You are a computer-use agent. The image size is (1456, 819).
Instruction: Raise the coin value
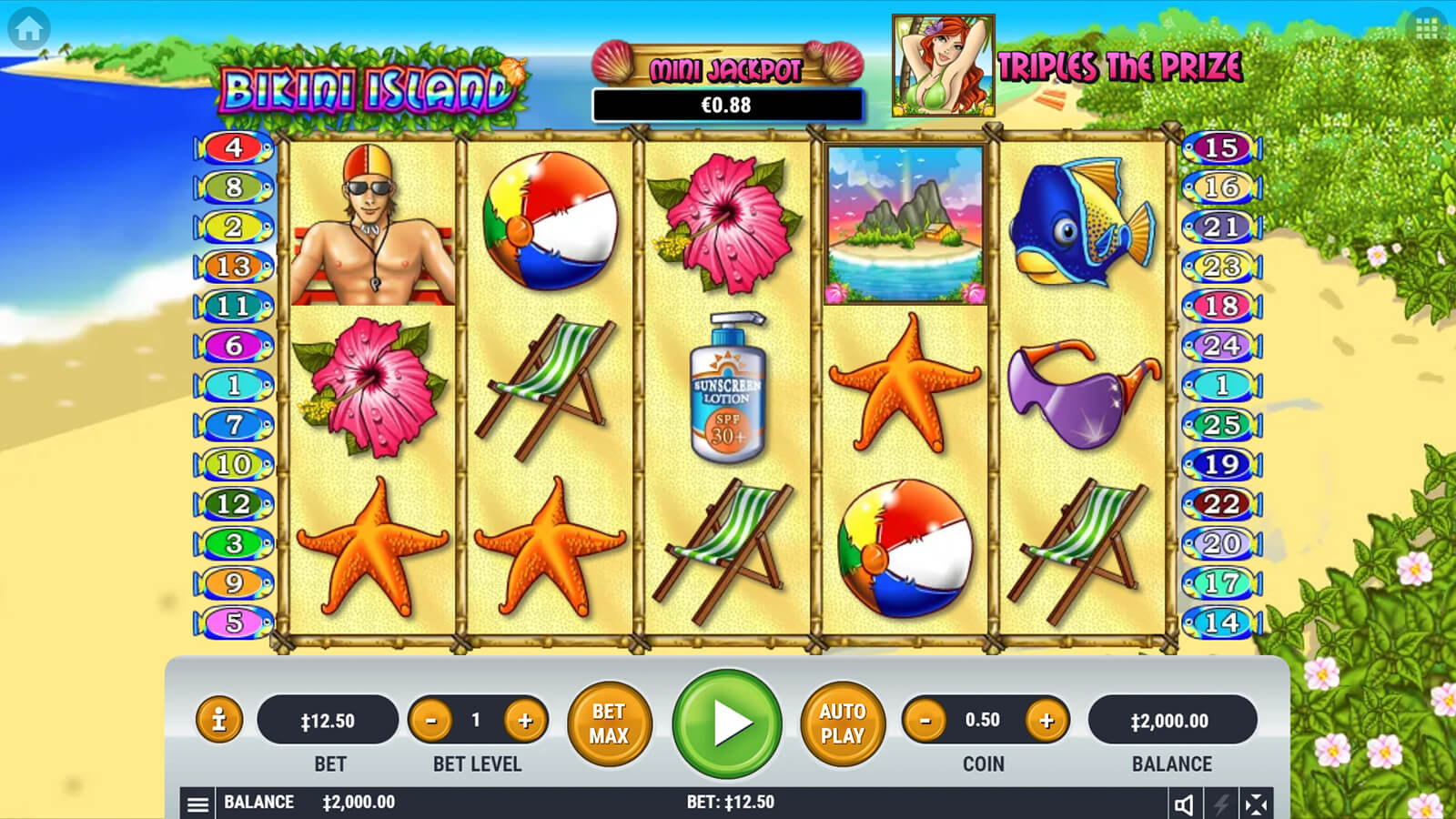(1046, 722)
